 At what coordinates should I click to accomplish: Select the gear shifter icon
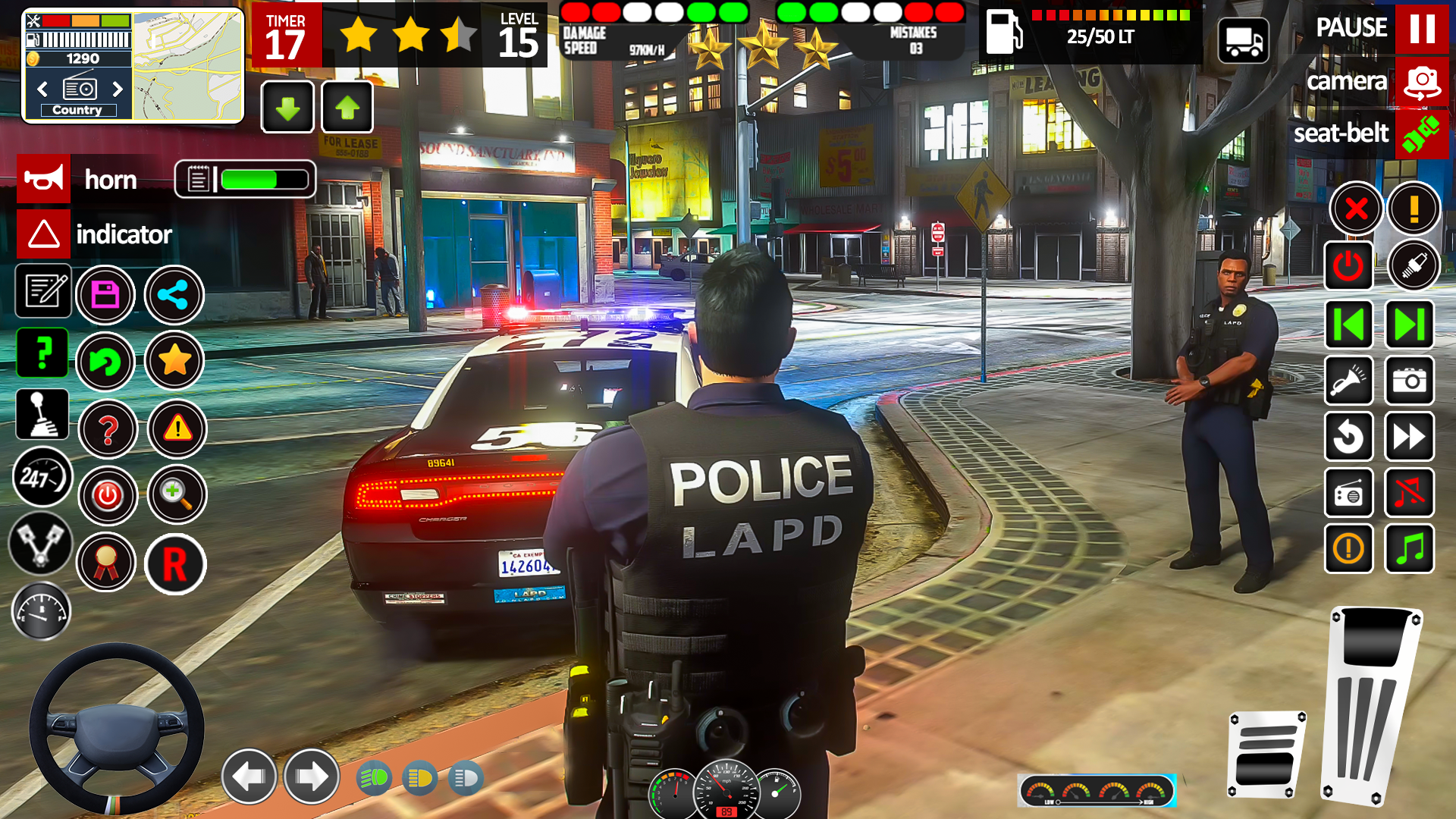[x=42, y=413]
